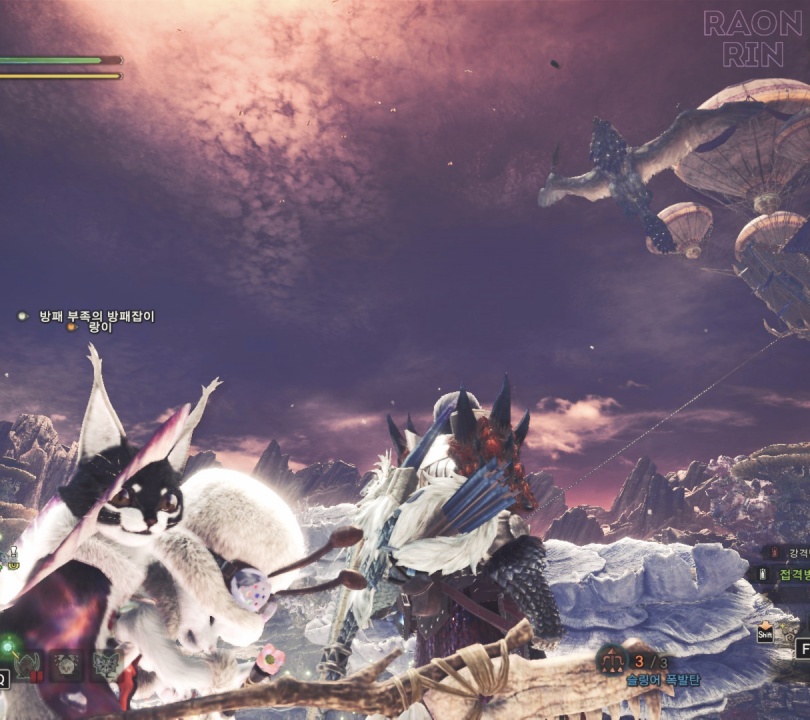The image size is (810, 720).
Task: Choose the red 강격병 coating entry
Action: (x=786, y=551)
